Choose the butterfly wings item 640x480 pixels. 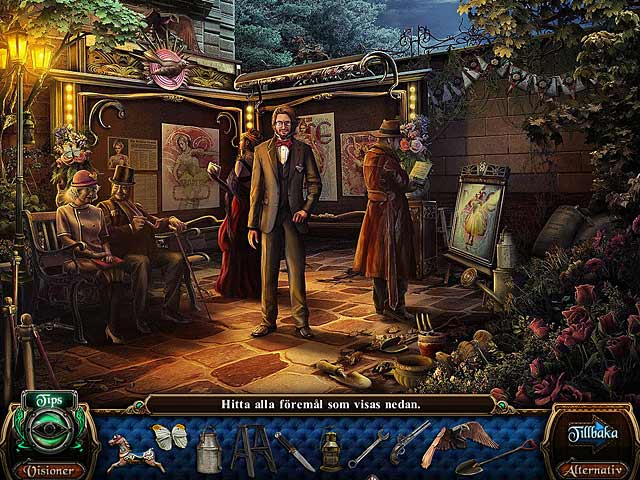tap(168, 438)
